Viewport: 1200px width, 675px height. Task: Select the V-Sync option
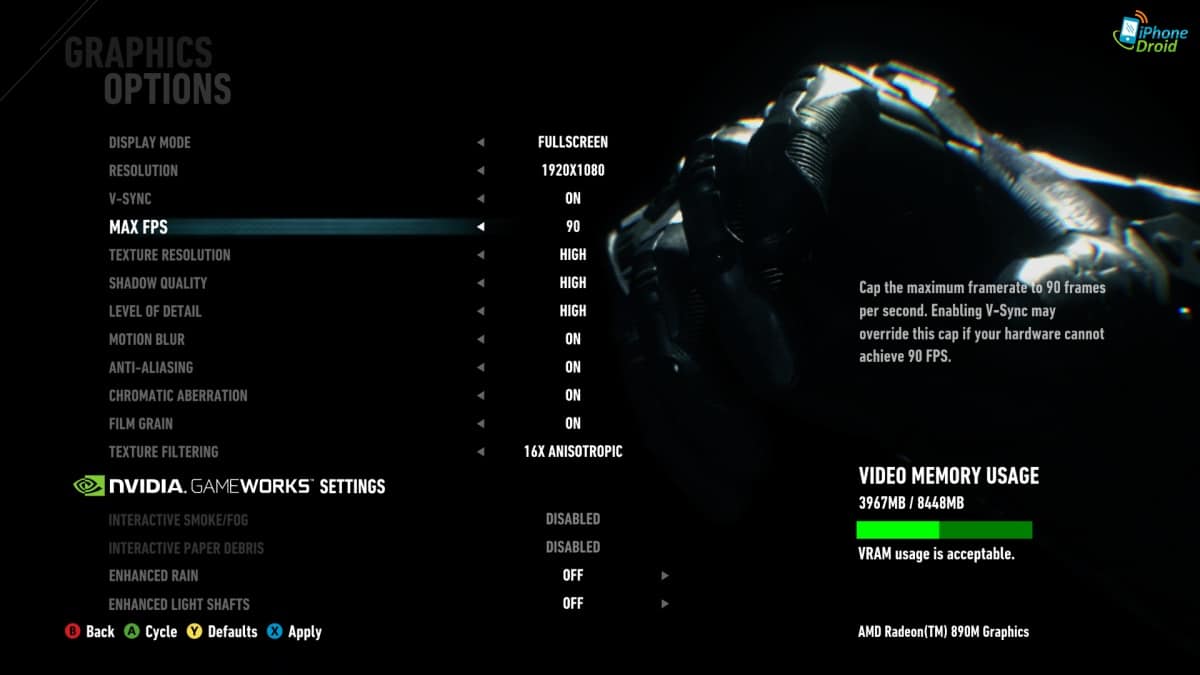point(130,198)
